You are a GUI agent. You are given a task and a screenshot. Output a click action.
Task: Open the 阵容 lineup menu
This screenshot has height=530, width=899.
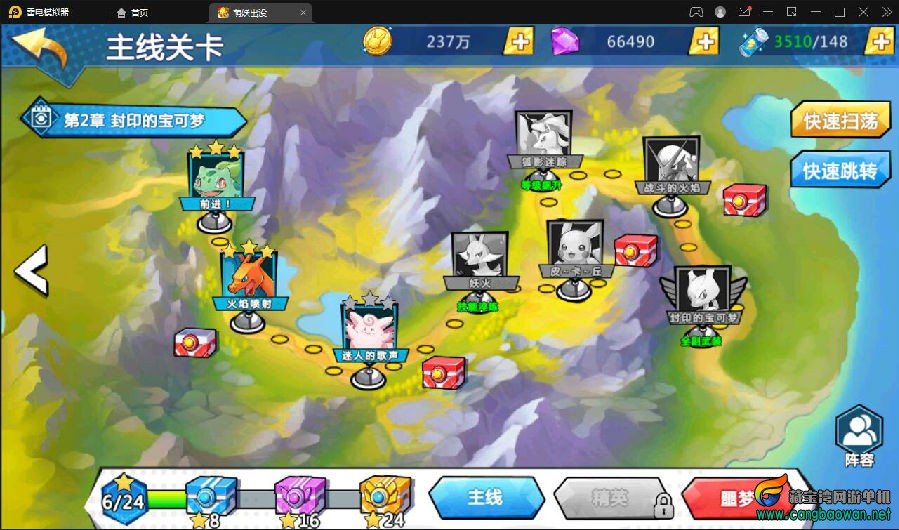859,439
